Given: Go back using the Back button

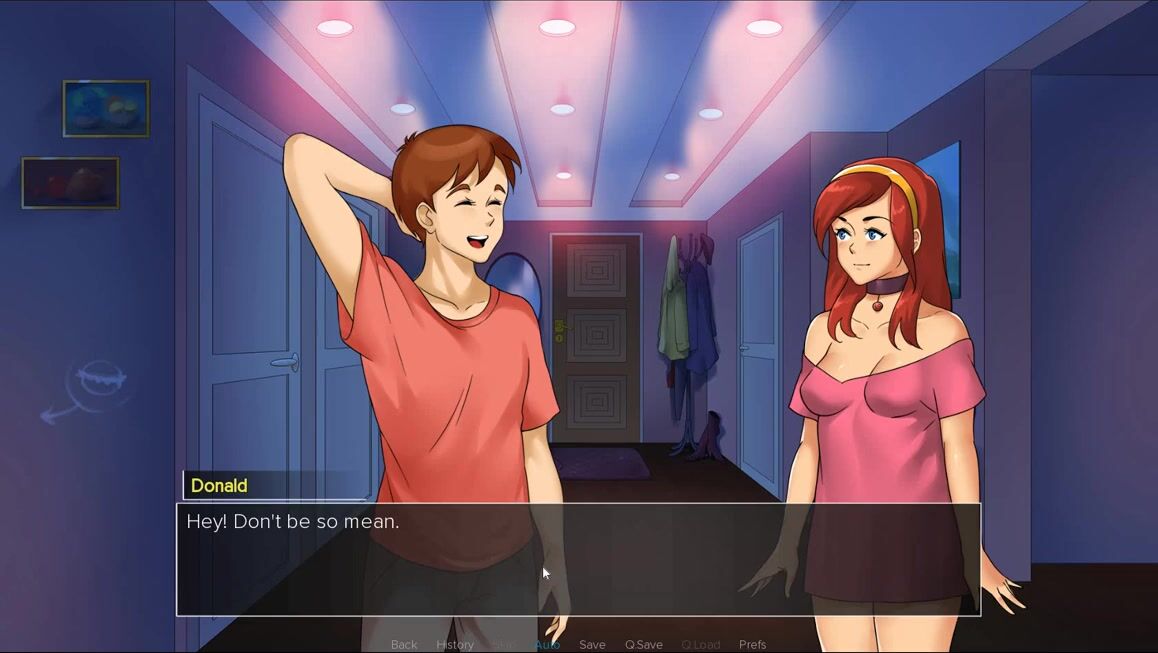Looking at the screenshot, I should coord(404,645).
